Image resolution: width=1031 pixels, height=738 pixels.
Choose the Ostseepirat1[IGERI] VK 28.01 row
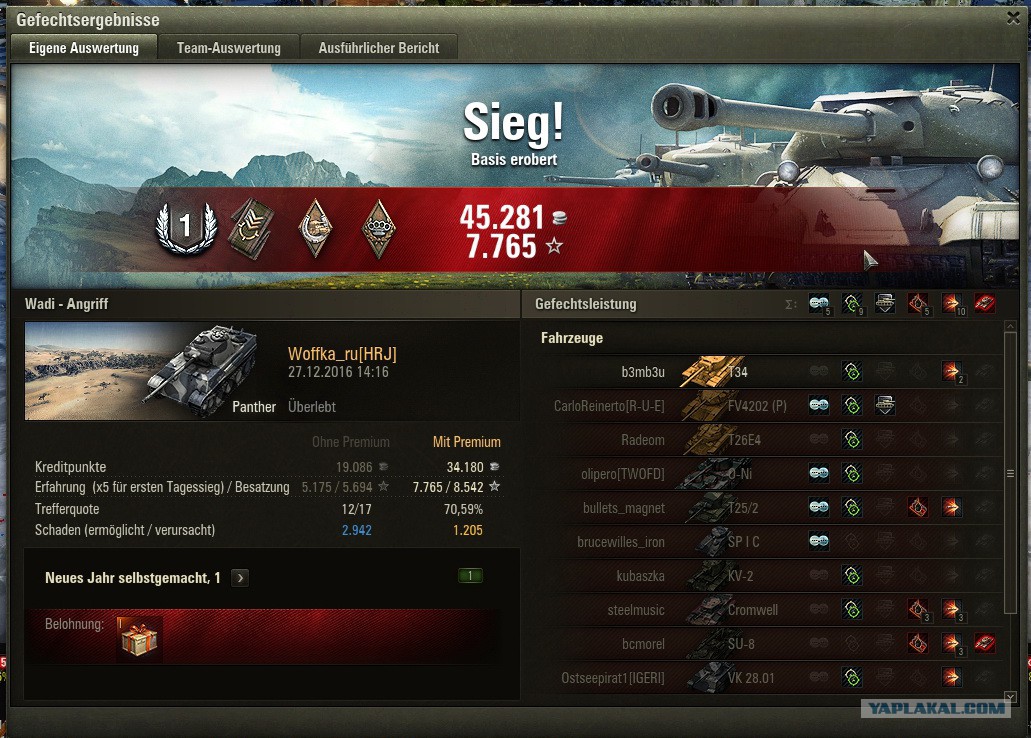(613, 678)
